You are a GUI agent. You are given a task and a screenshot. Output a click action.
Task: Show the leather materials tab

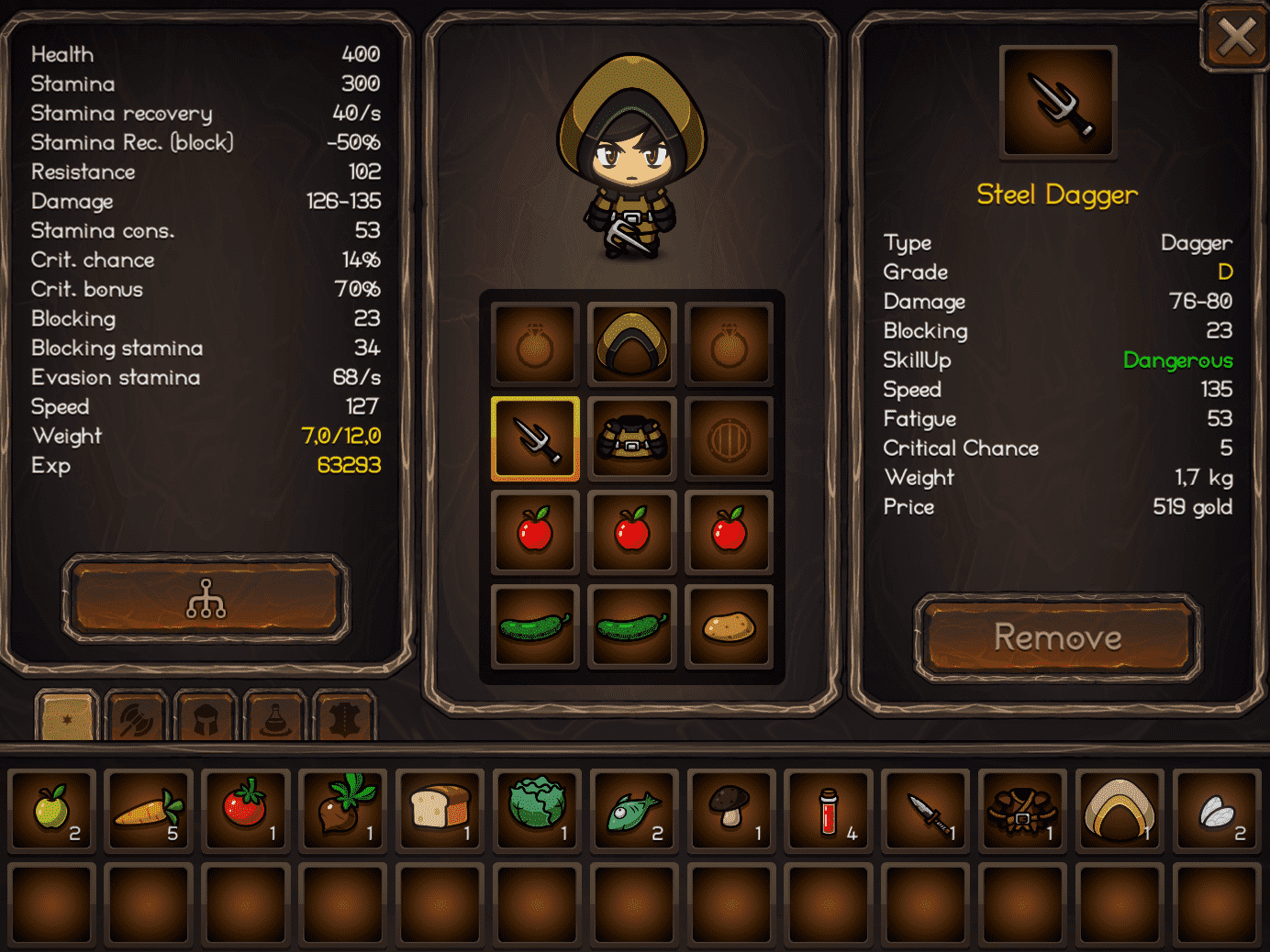tap(344, 717)
